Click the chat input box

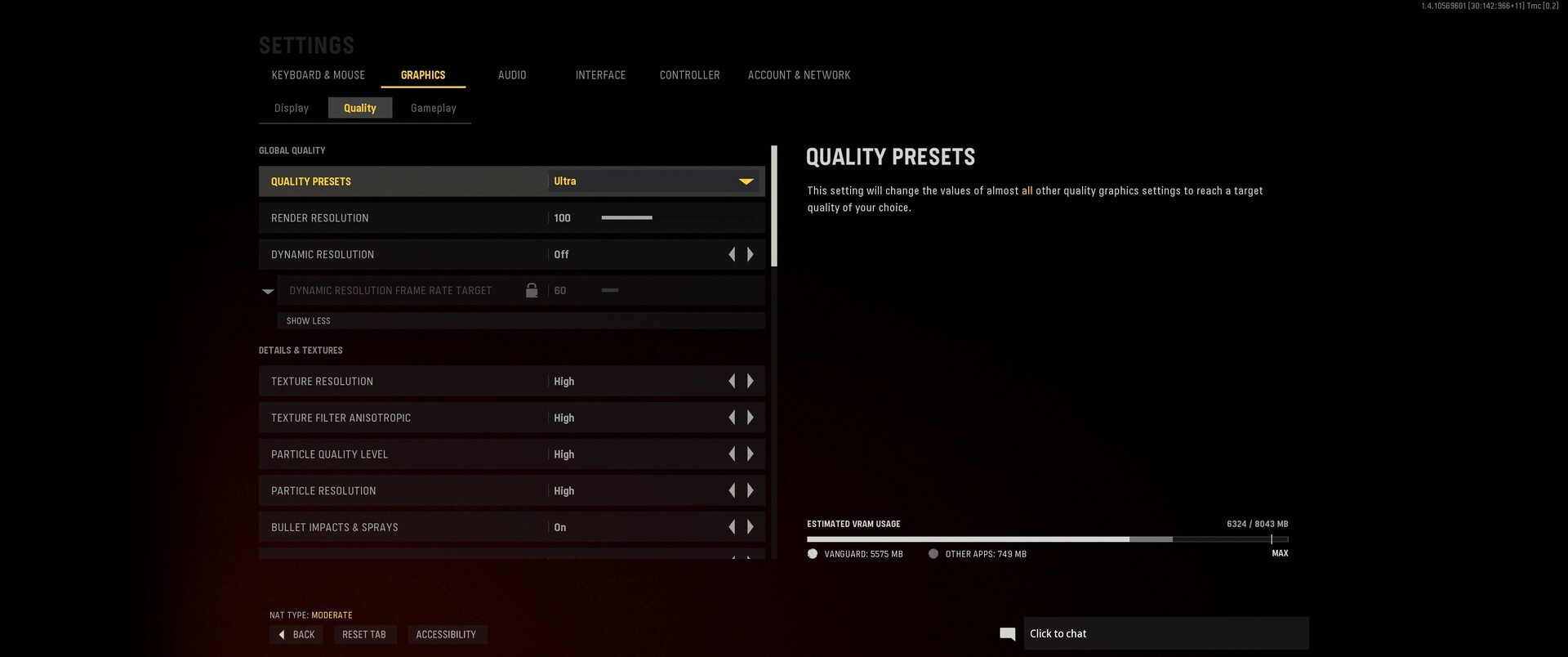[1165, 634]
